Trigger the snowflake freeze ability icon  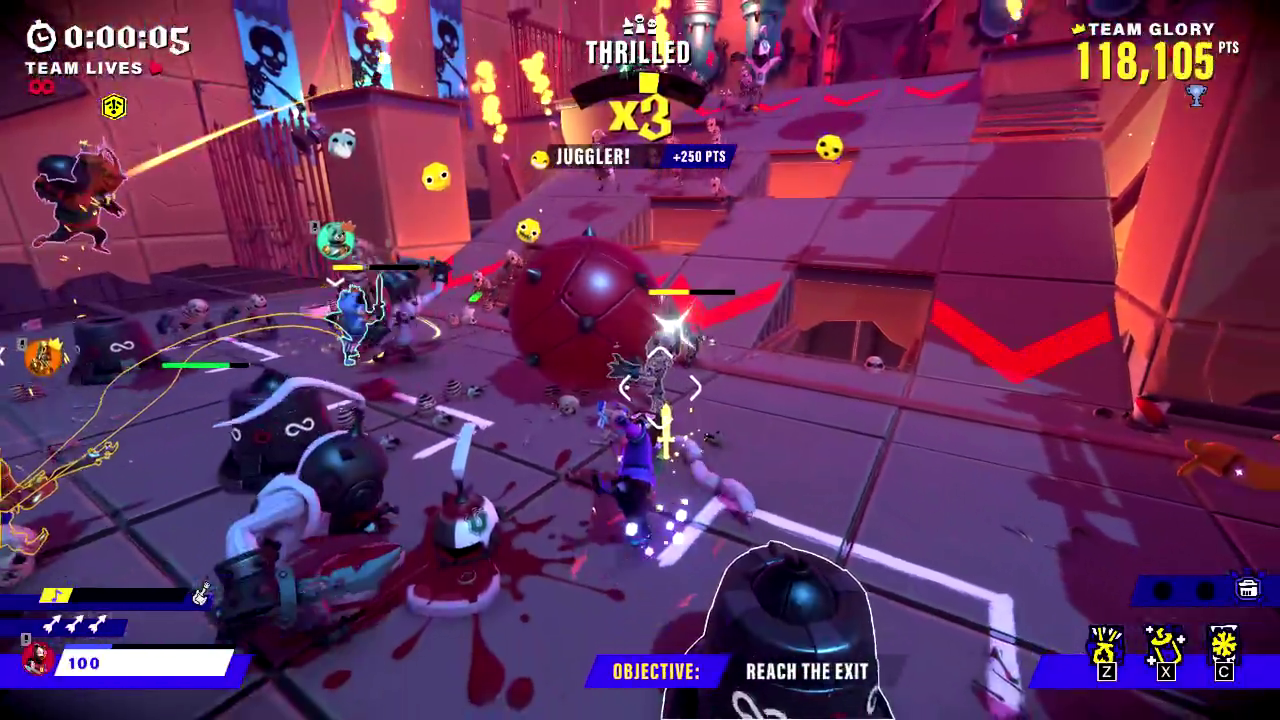click(x=1224, y=647)
